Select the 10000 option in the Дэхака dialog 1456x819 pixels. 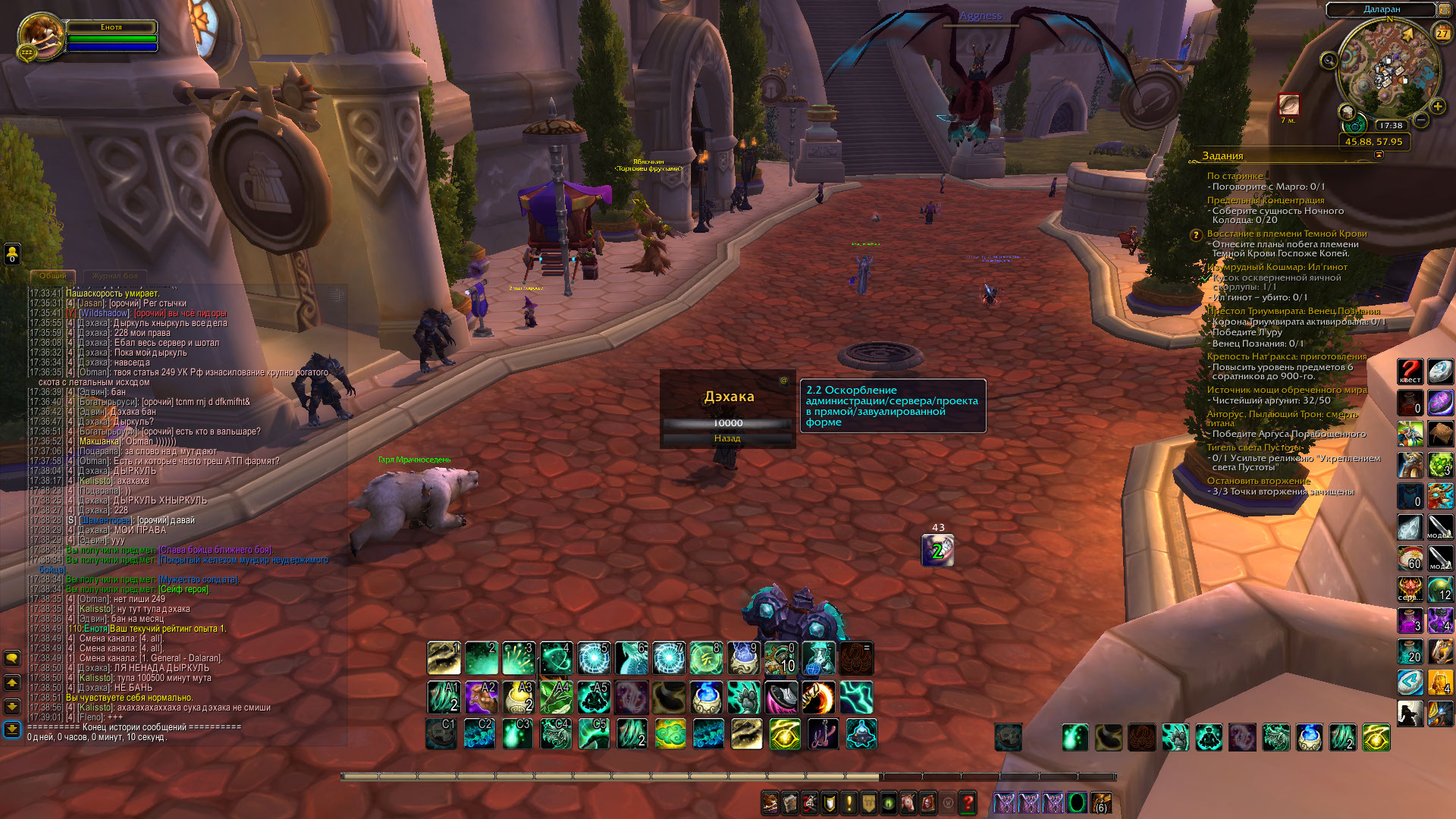pos(726,423)
